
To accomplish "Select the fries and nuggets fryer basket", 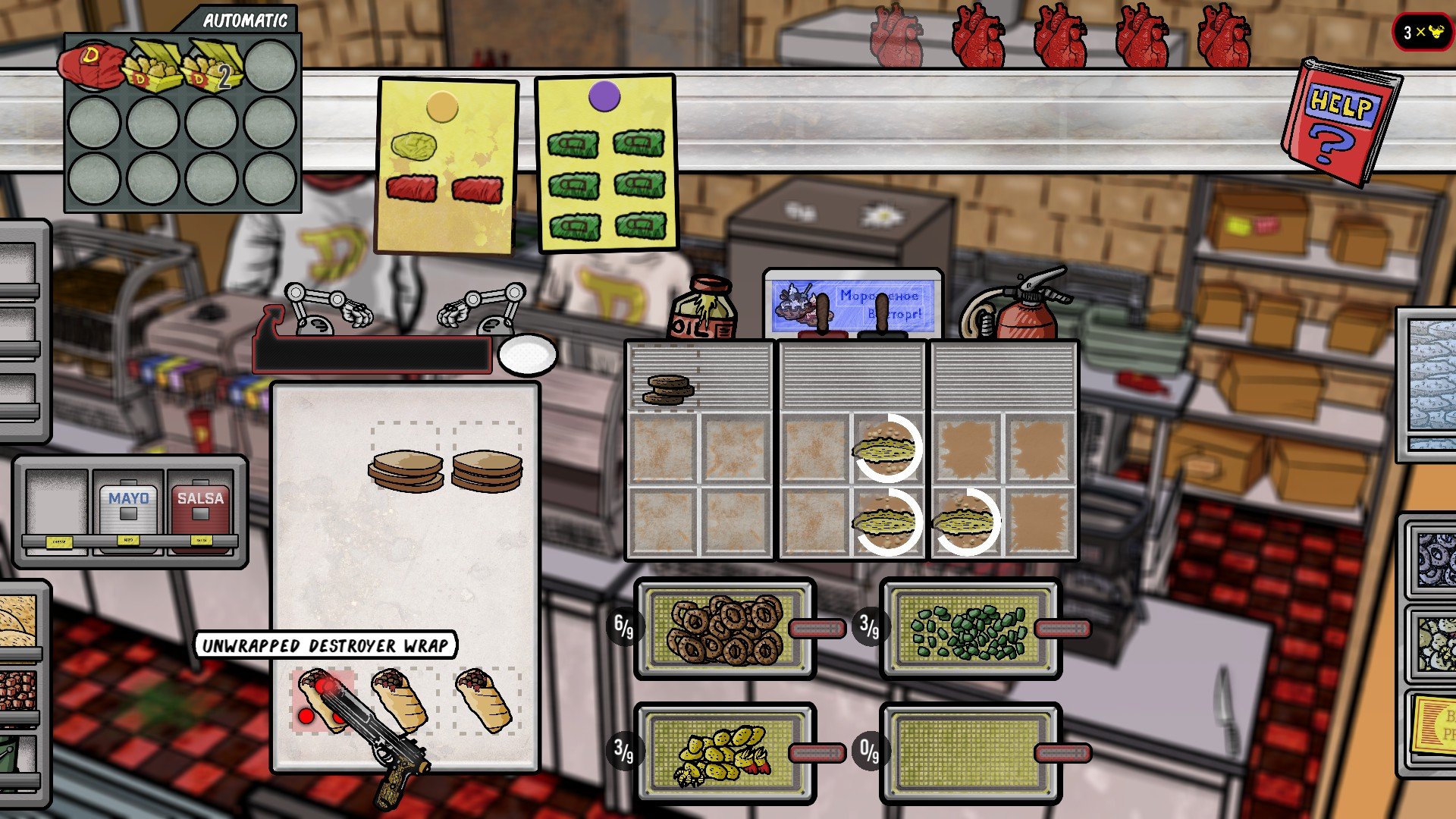I will click(726, 753).
